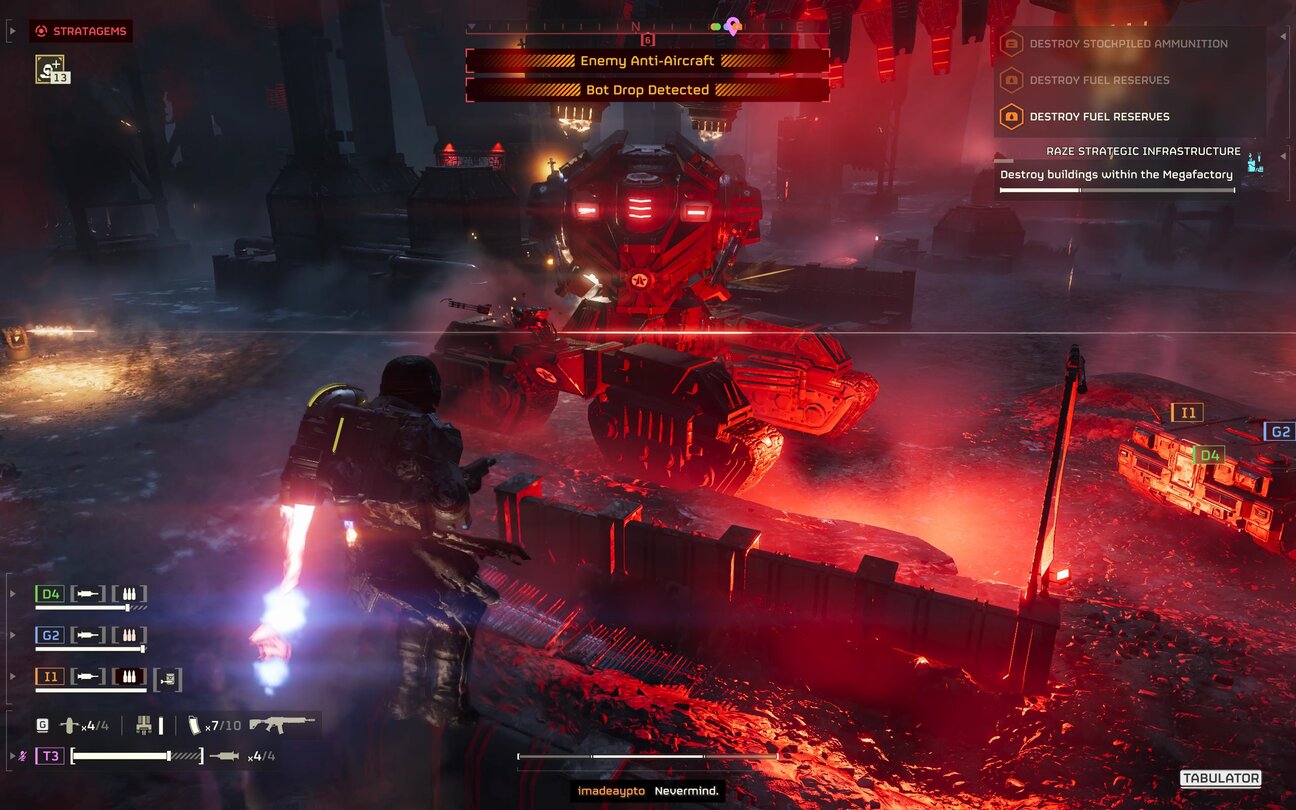Choose the highlighted Destroy Fuel Reserves objective

tap(1099, 117)
